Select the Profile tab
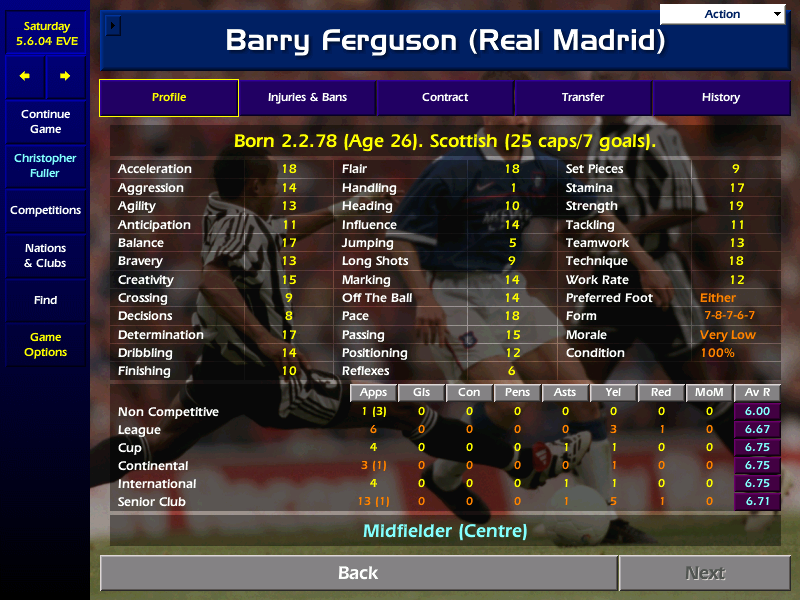800x600 pixels. pyautogui.click(x=169, y=98)
